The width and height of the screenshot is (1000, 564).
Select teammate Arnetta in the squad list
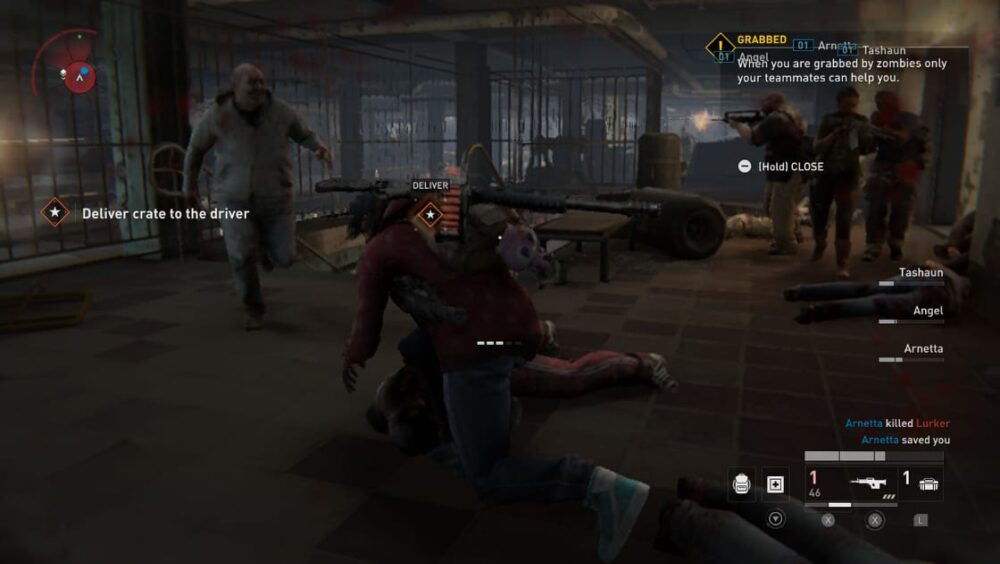[x=922, y=349]
